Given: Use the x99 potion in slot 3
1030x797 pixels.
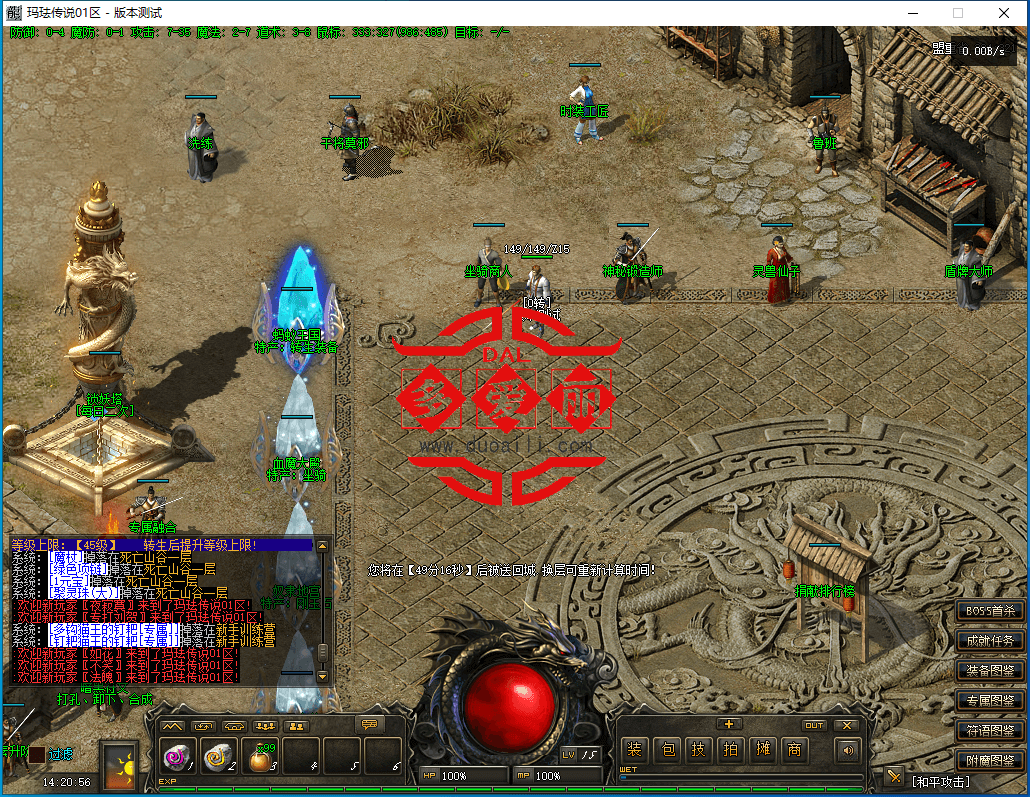Looking at the screenshot, I should click(261, 758).
